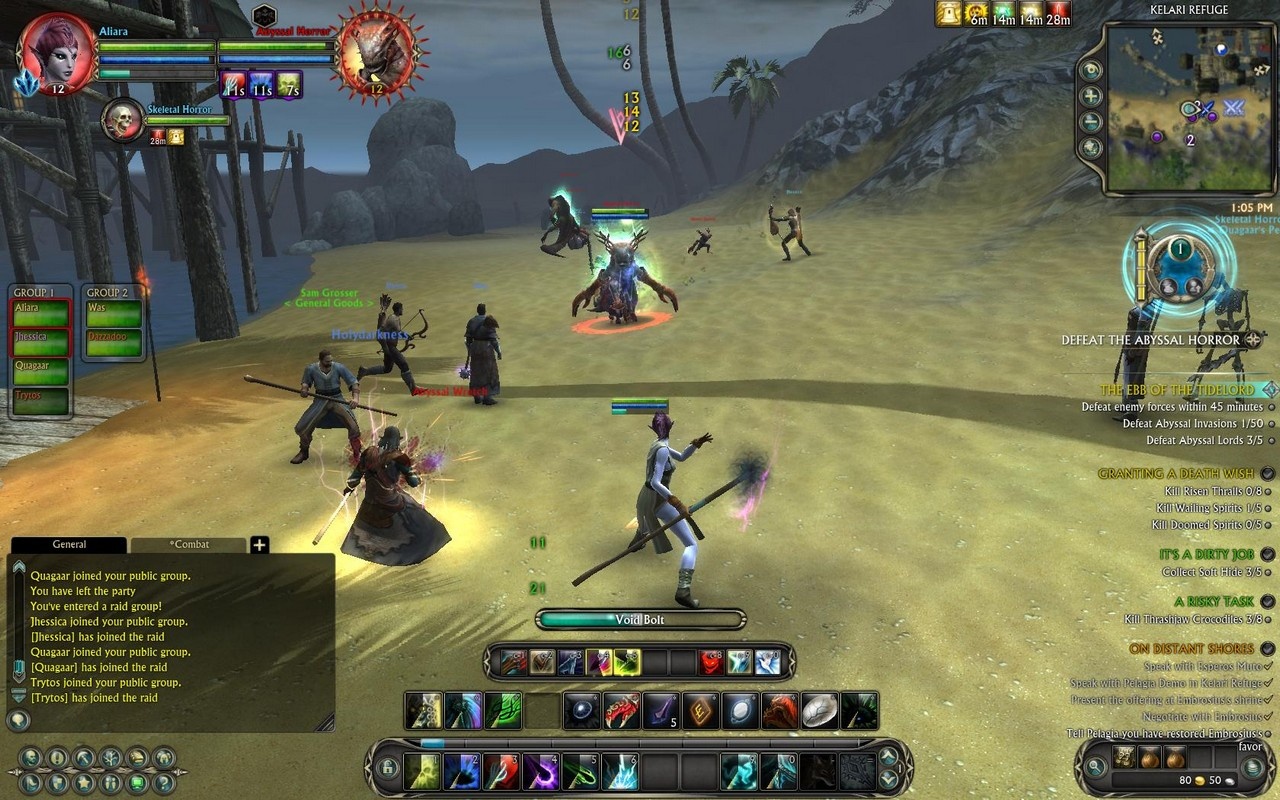This screenshot has height=800, width=1280.
Task: Switch to the Combat chat tab
Action: [189, 545]
